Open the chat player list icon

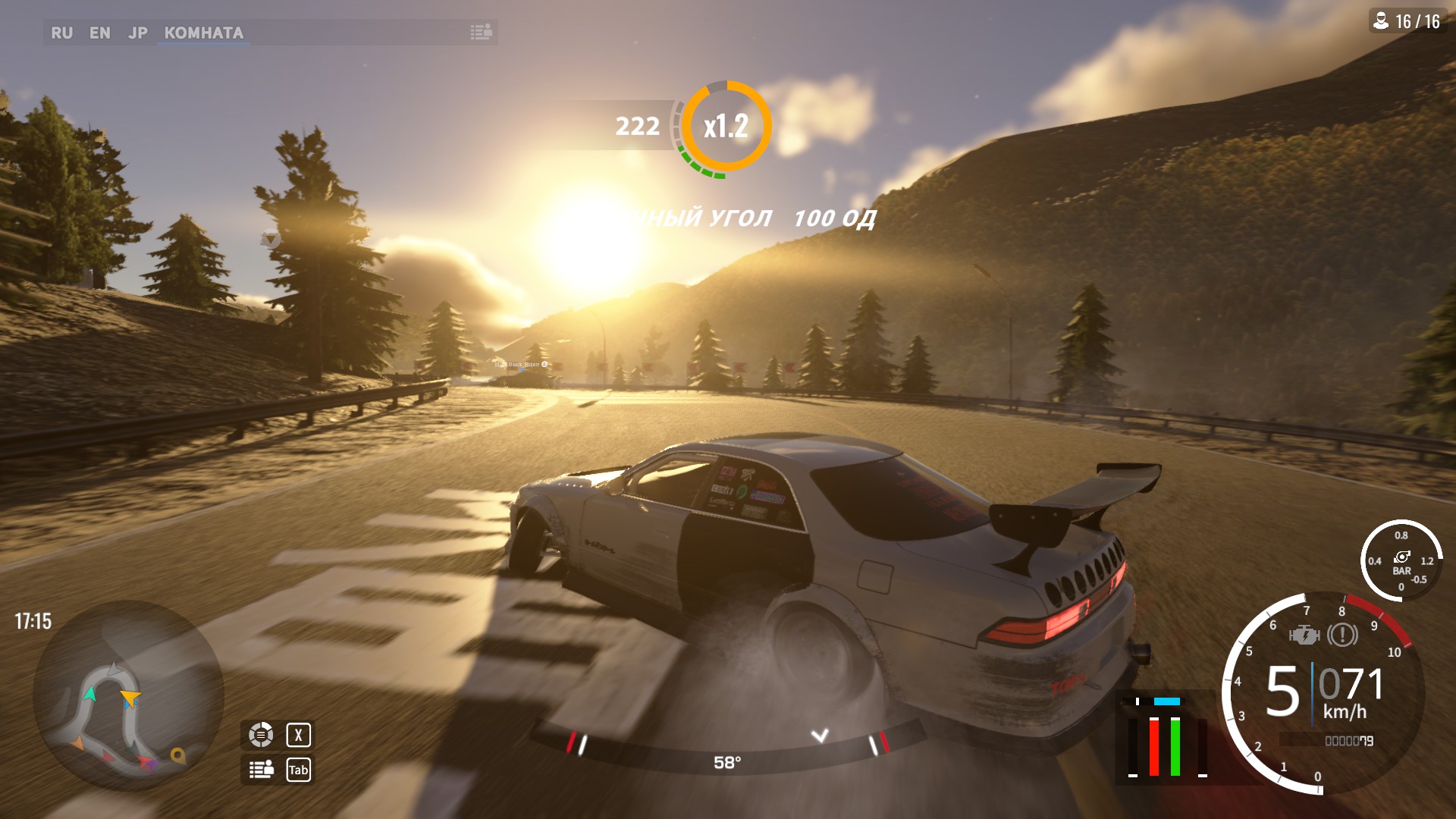[481, 32]
